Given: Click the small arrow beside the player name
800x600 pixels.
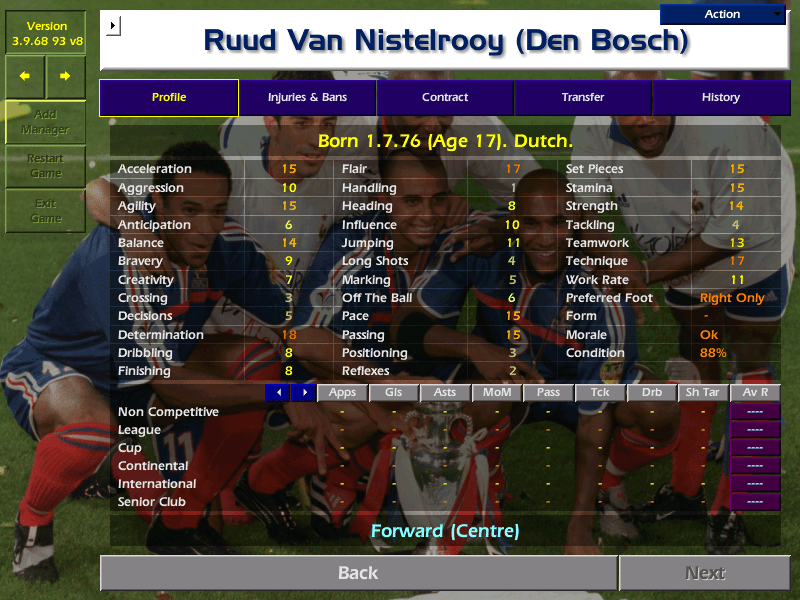Looking at the screenshot, I should (112, 25).
